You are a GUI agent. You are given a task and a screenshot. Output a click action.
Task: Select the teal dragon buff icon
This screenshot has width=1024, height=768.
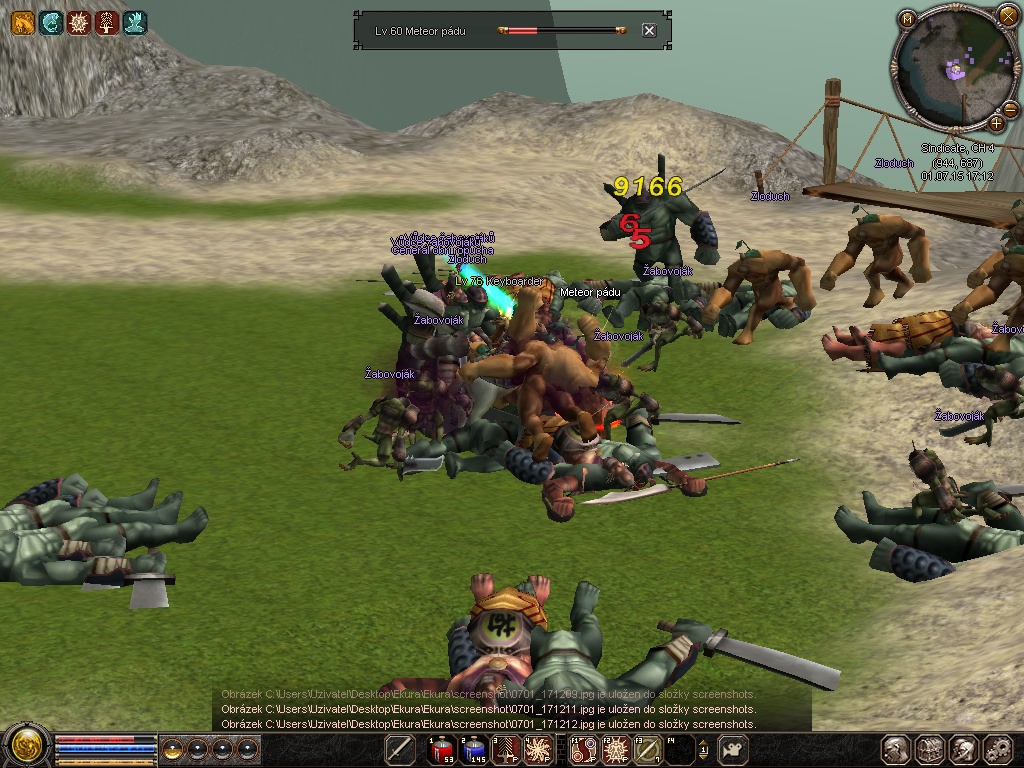pos(50,22)
